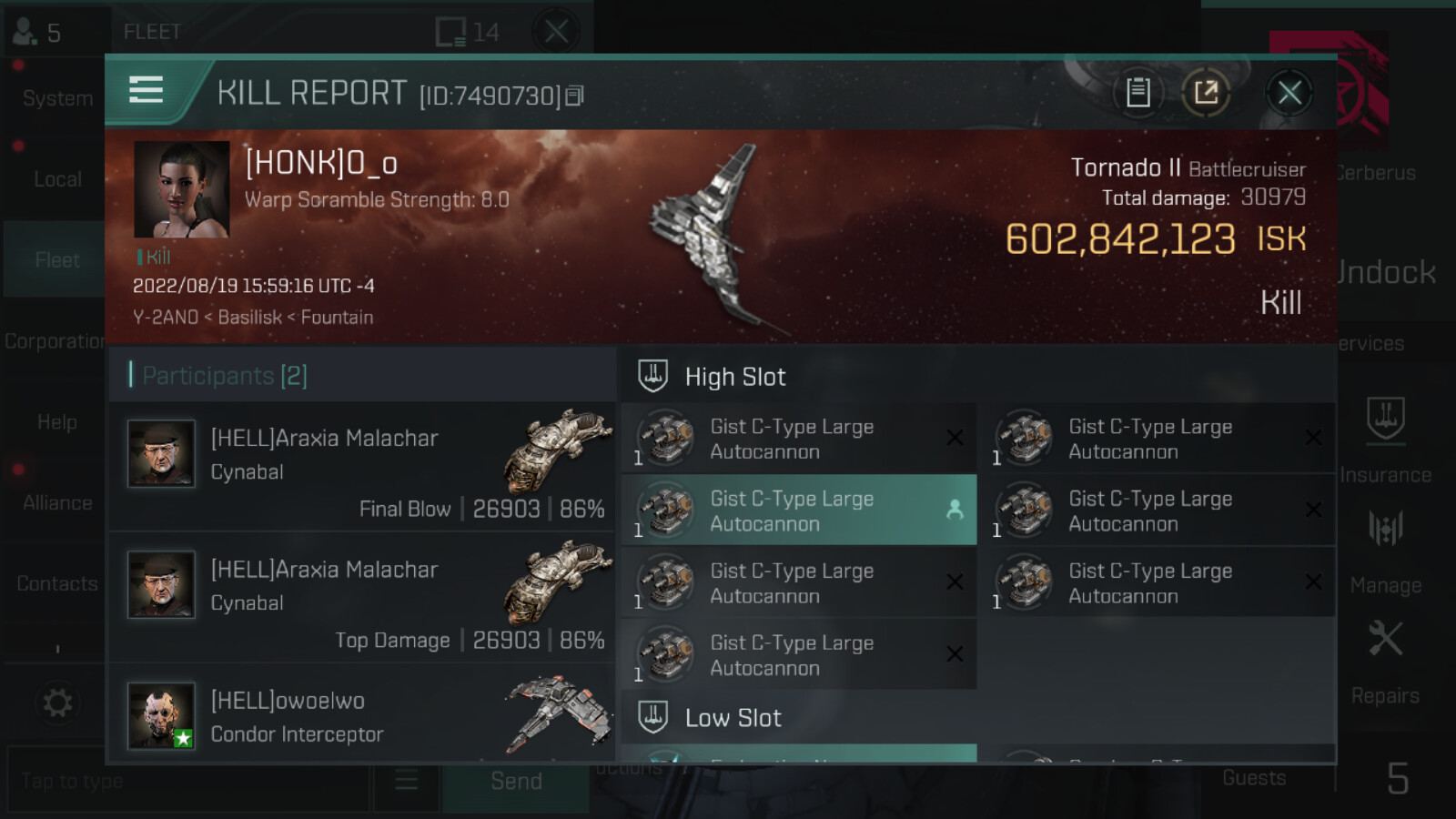This screenshot has width=1456, height=819.
Task: View victim [HONK]O_o portrait
Action: tap(181, 189)
